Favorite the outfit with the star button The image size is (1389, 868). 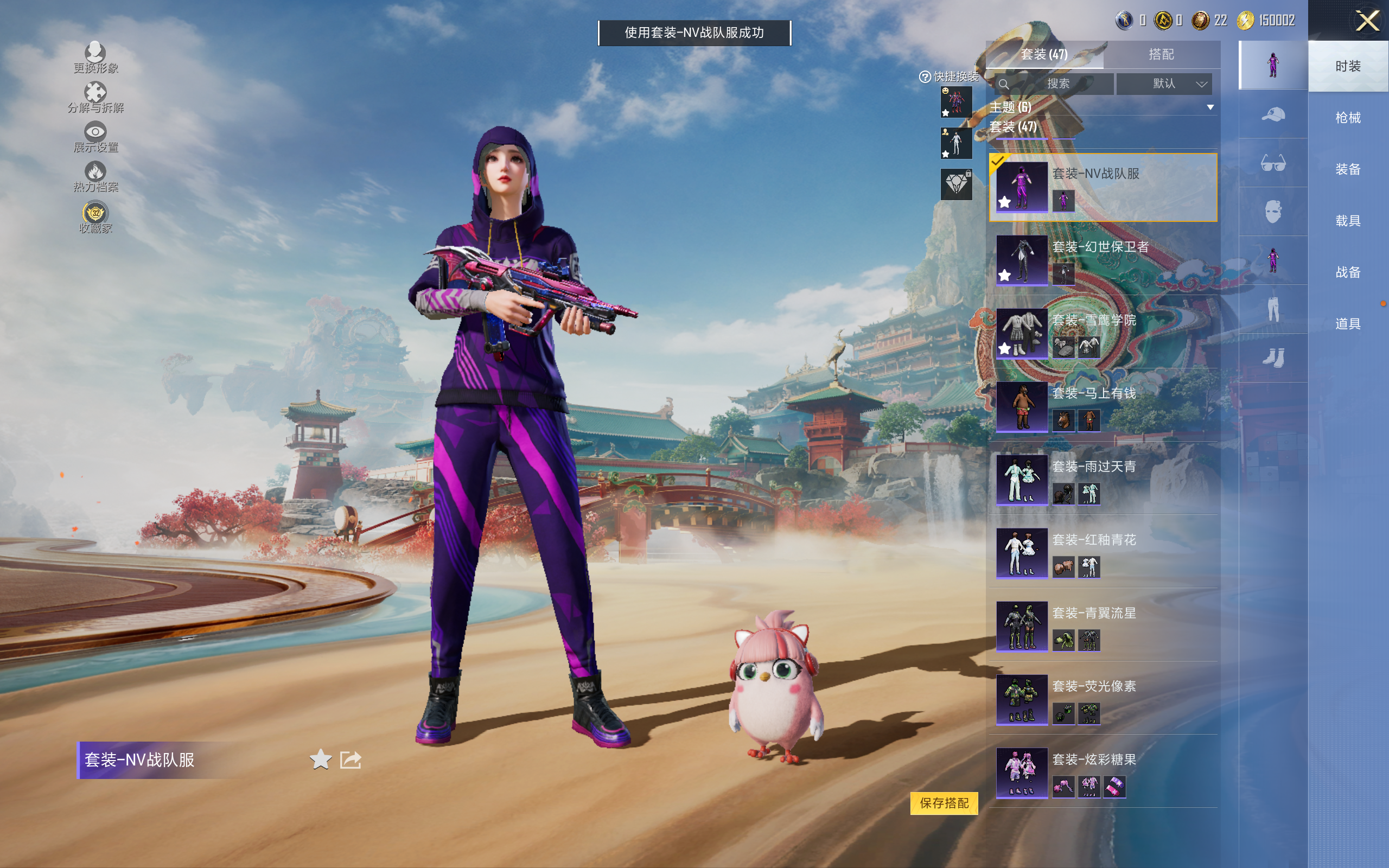(x=320, y=759)
